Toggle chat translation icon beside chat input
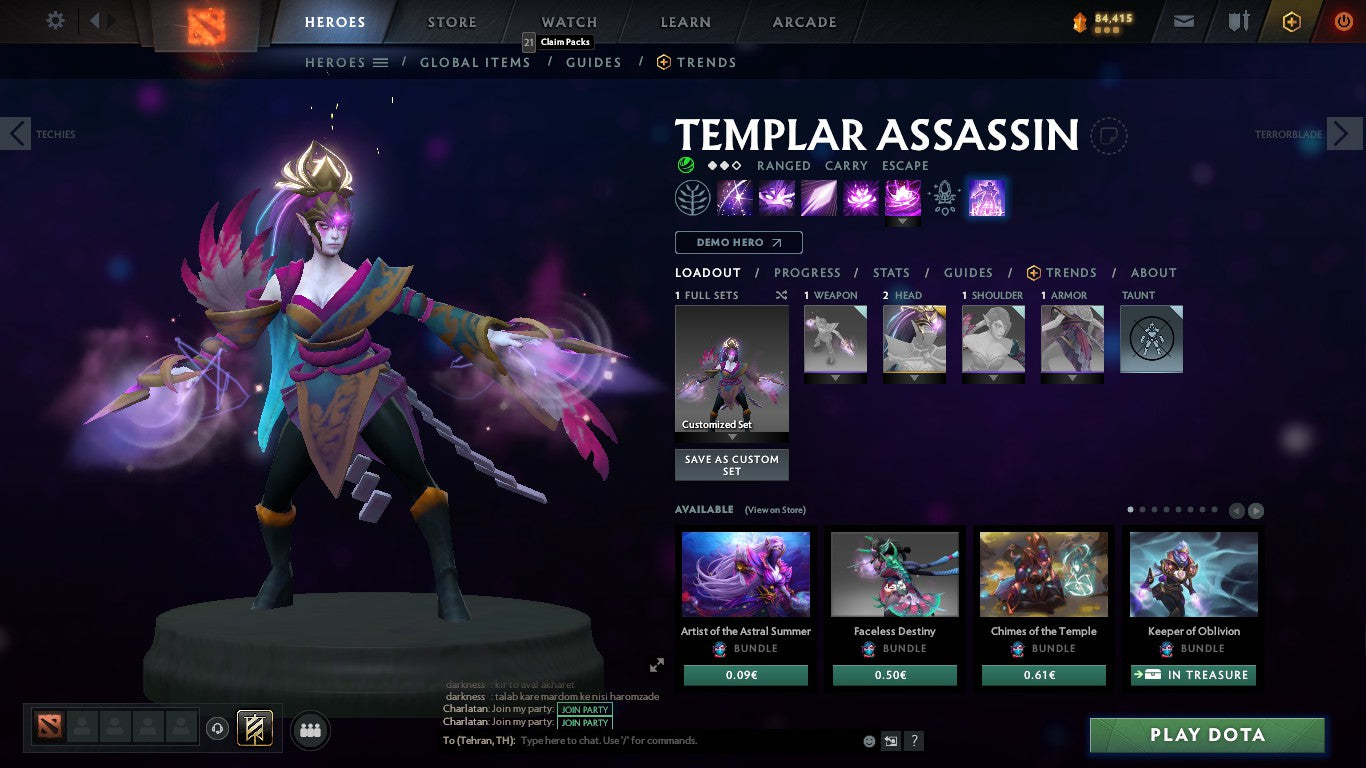The image size is (1366, 768). coord(889,741)
